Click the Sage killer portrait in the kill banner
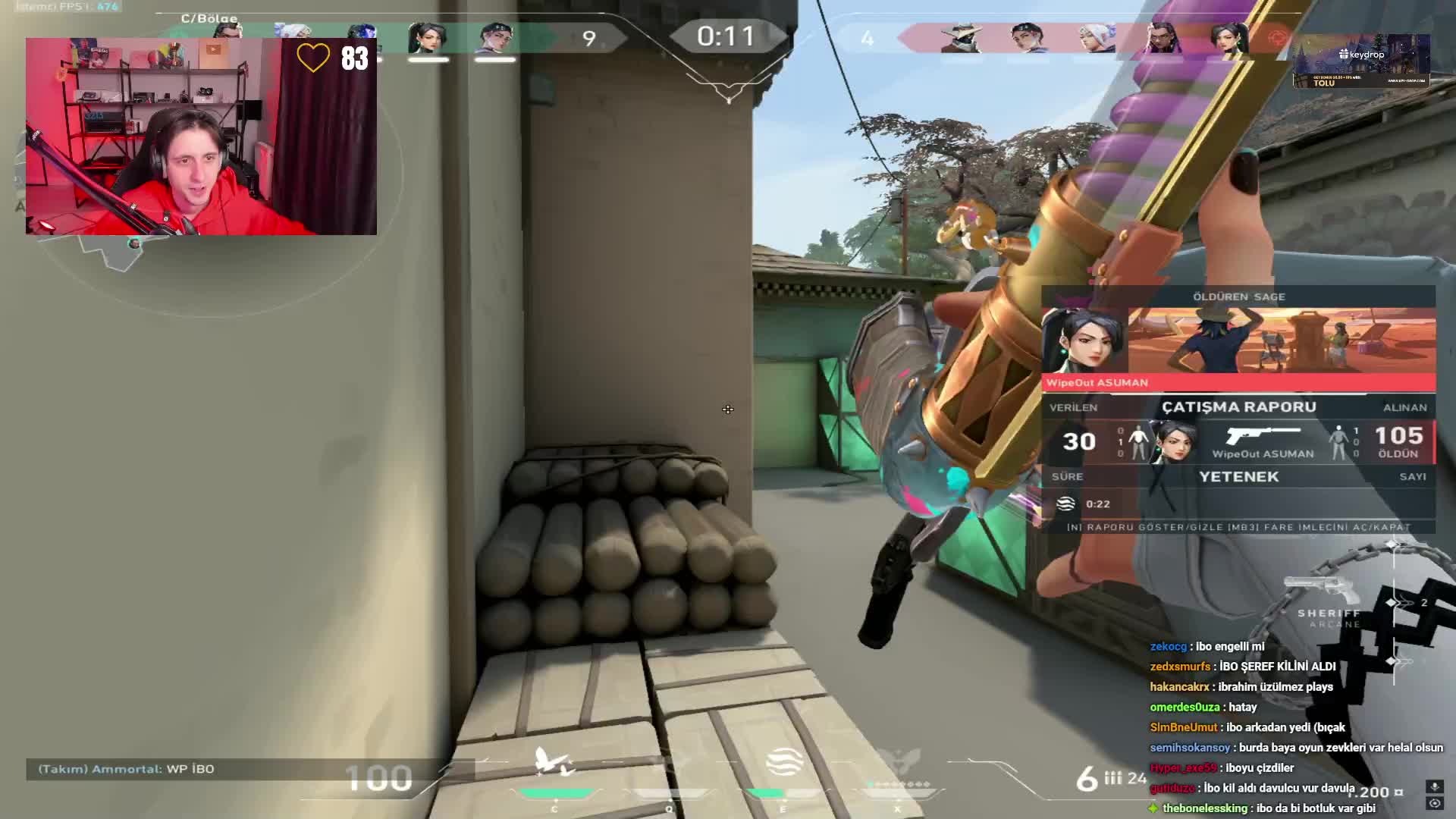Viewport: 1456px width, 819px height. pos(1084,340)
